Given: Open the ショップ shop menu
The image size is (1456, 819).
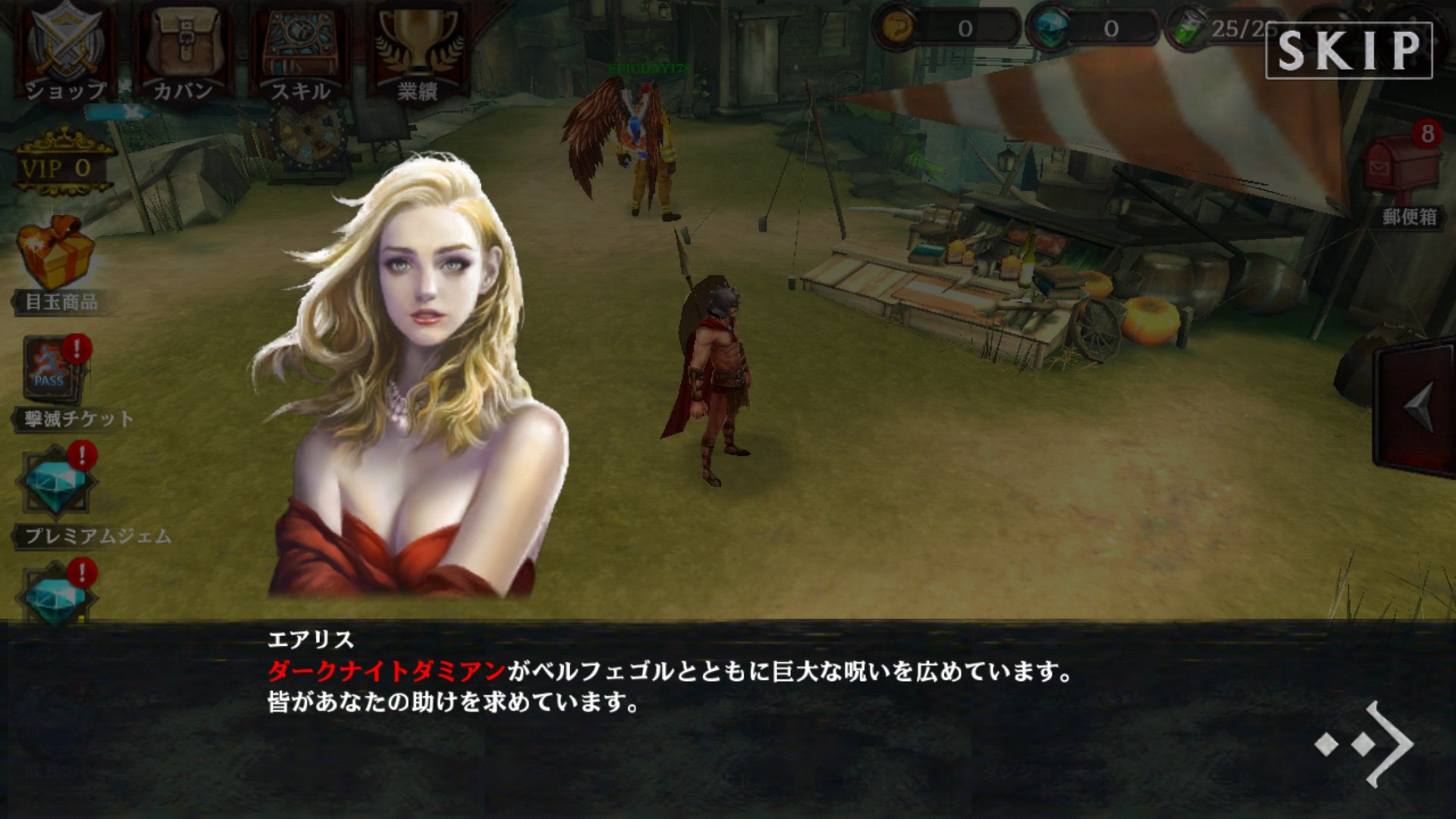Looking at the screenshot, I should point(67,52).
